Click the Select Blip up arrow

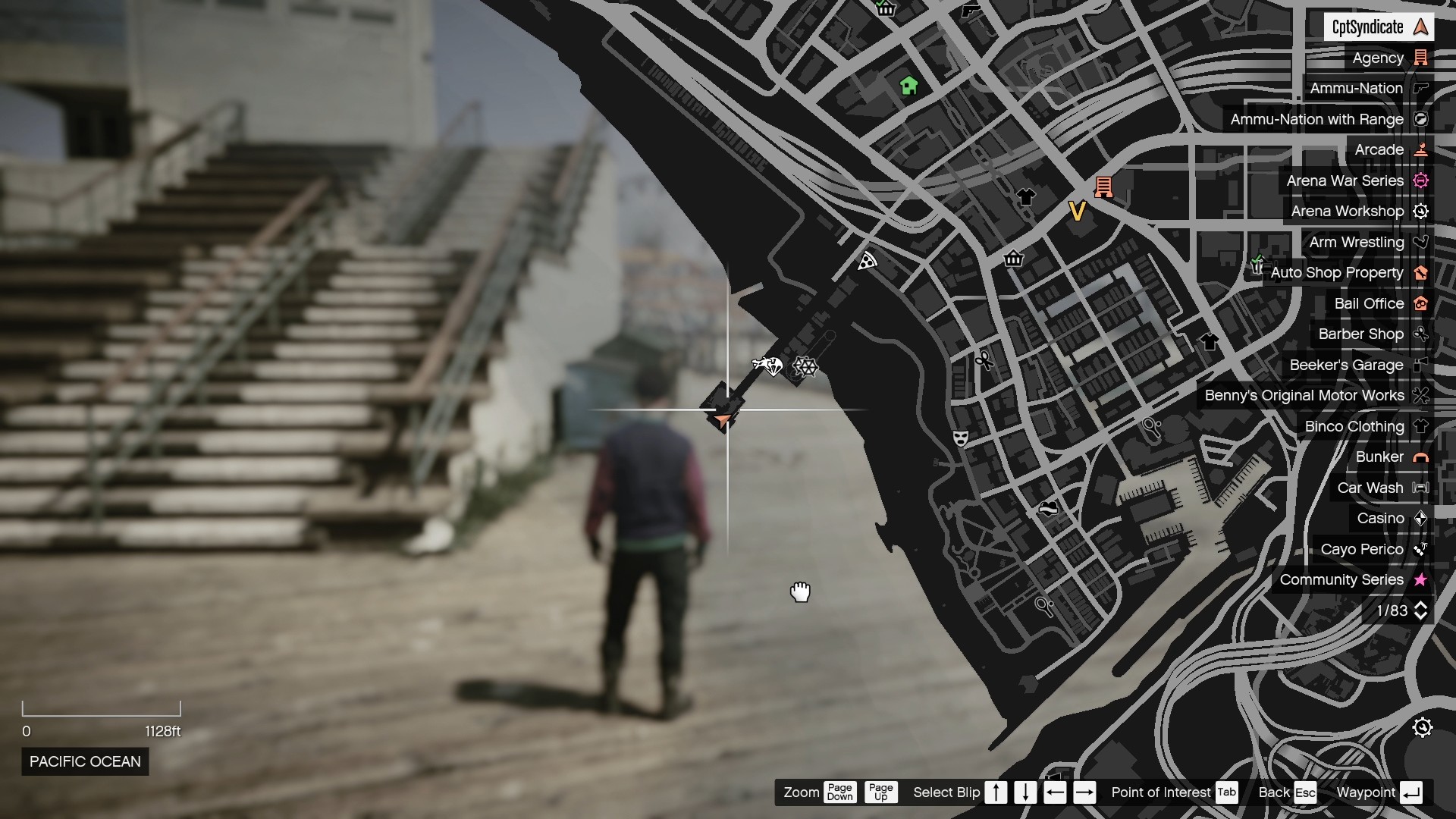[996, 792]
